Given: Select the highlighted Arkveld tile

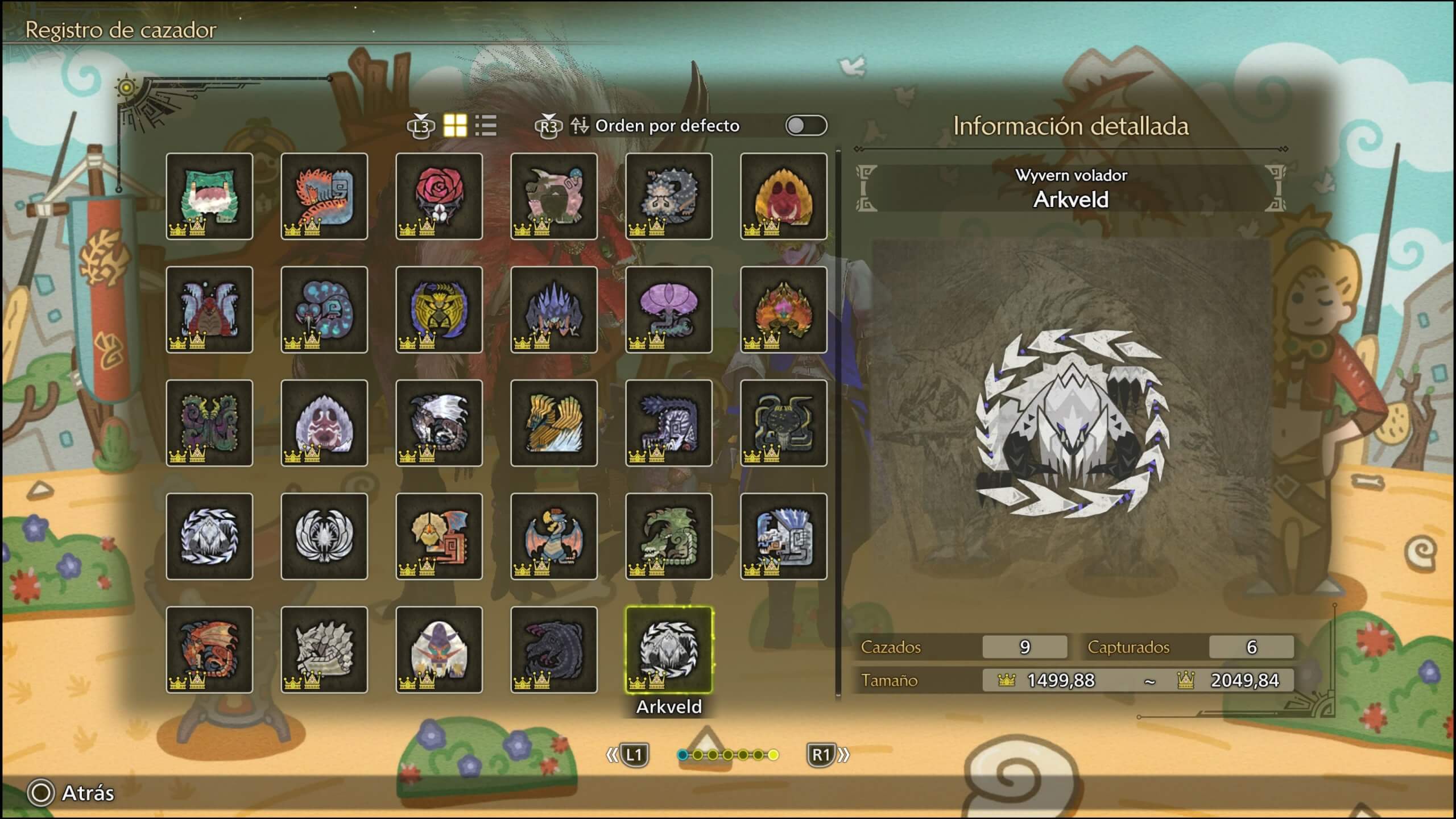Looking at the screenshot, I should pyautogui.click(x=669, y=650).
